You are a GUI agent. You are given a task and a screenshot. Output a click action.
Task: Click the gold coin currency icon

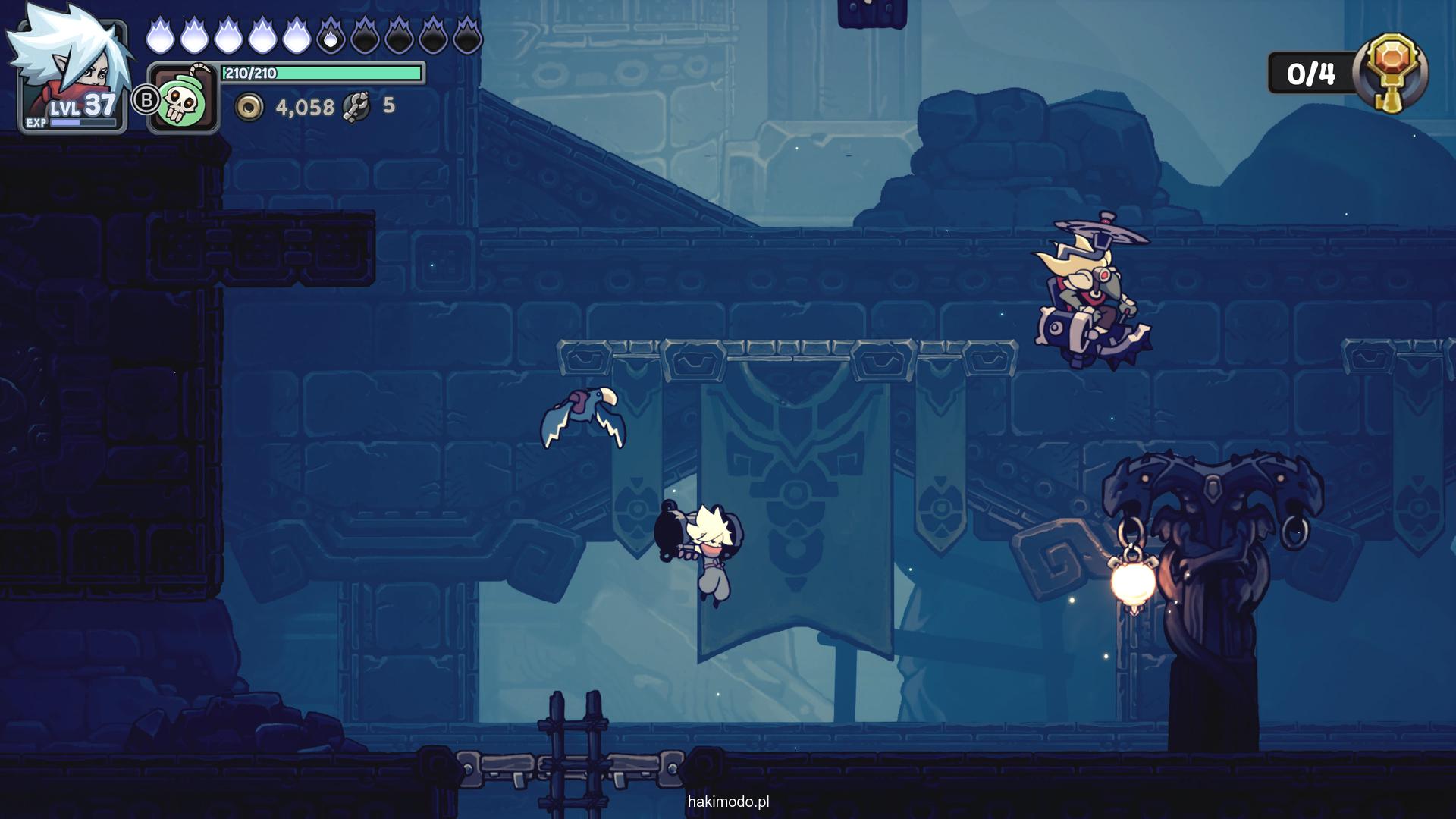(248, 108)
